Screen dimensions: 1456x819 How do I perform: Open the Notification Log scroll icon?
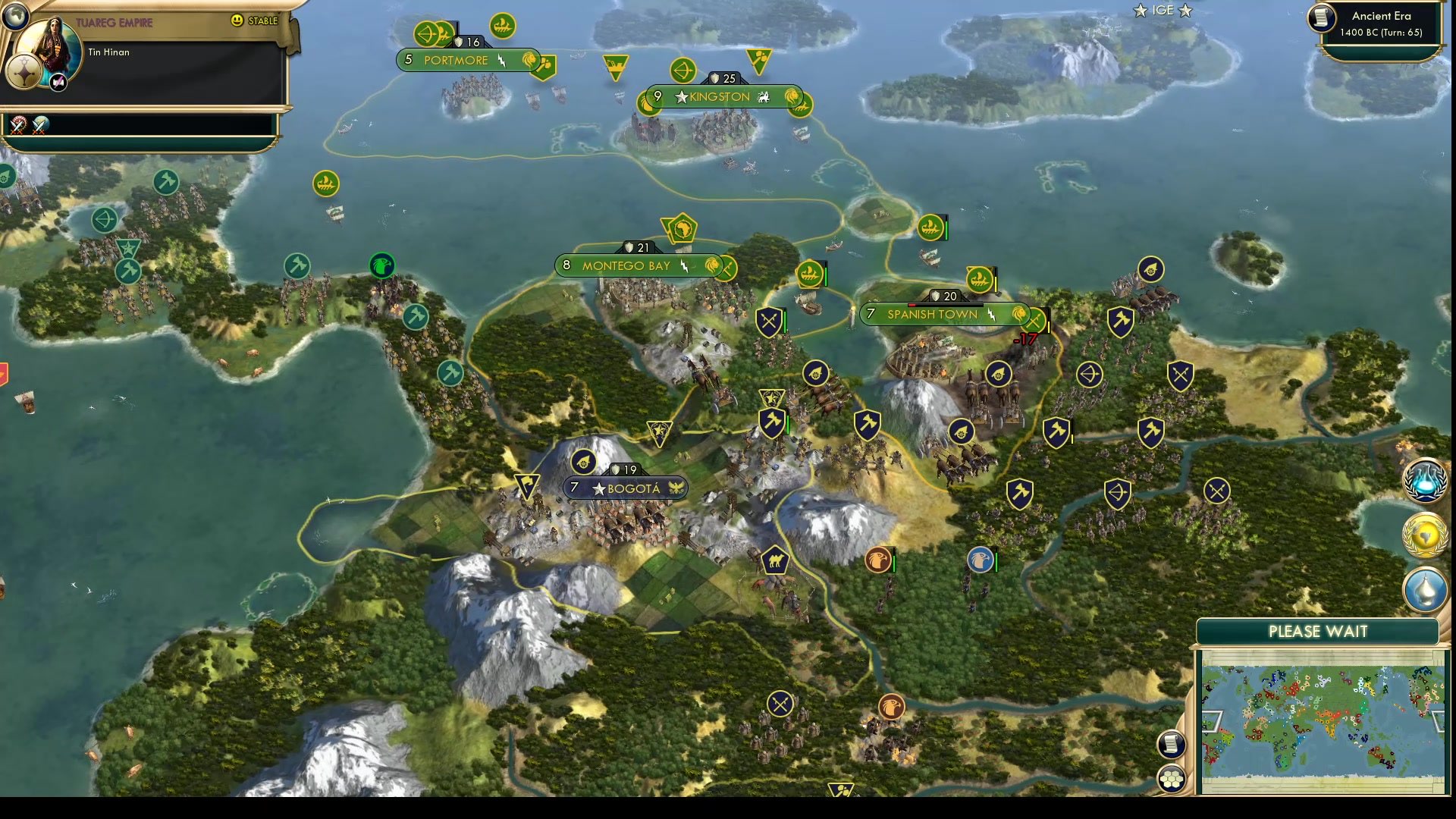tap(1172, 745)
